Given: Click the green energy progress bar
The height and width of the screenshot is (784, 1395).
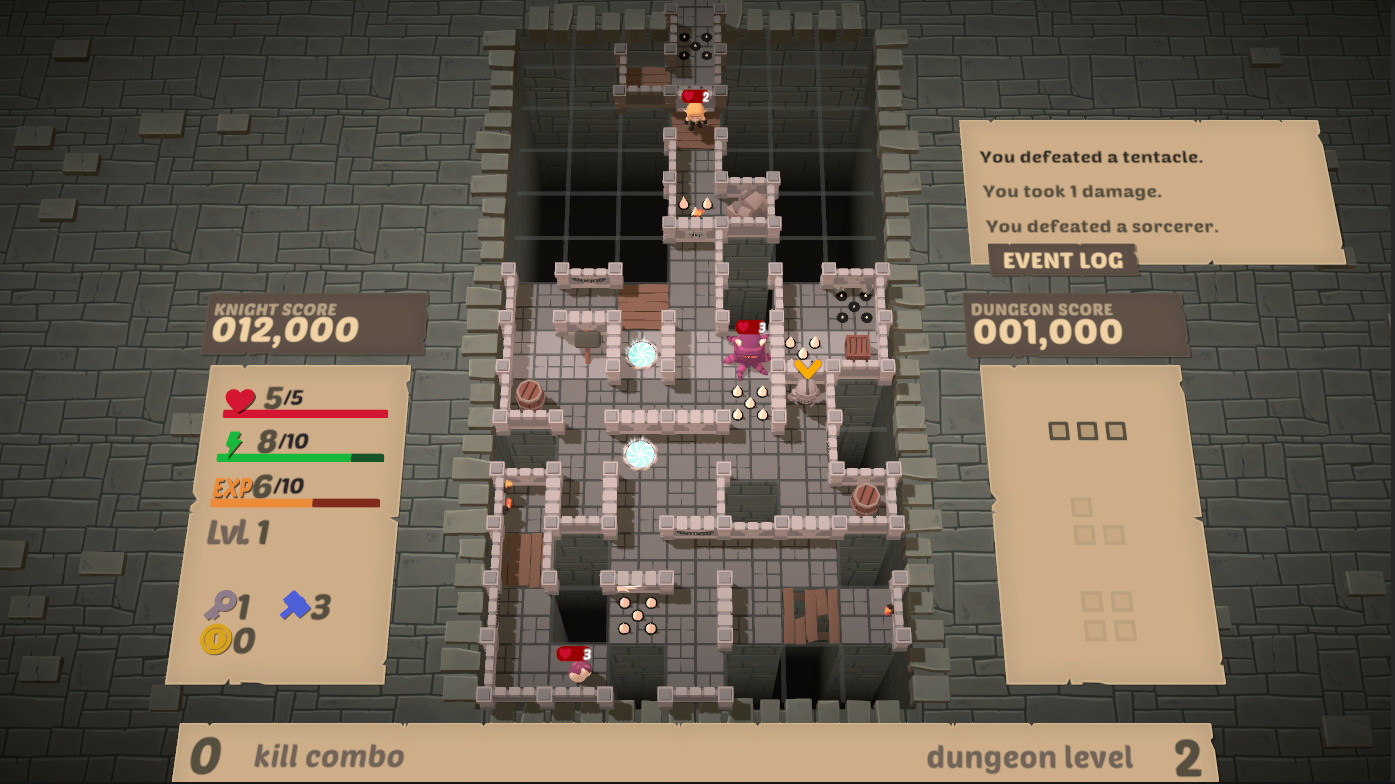Looking at the screenshot, I should (300, 457).
